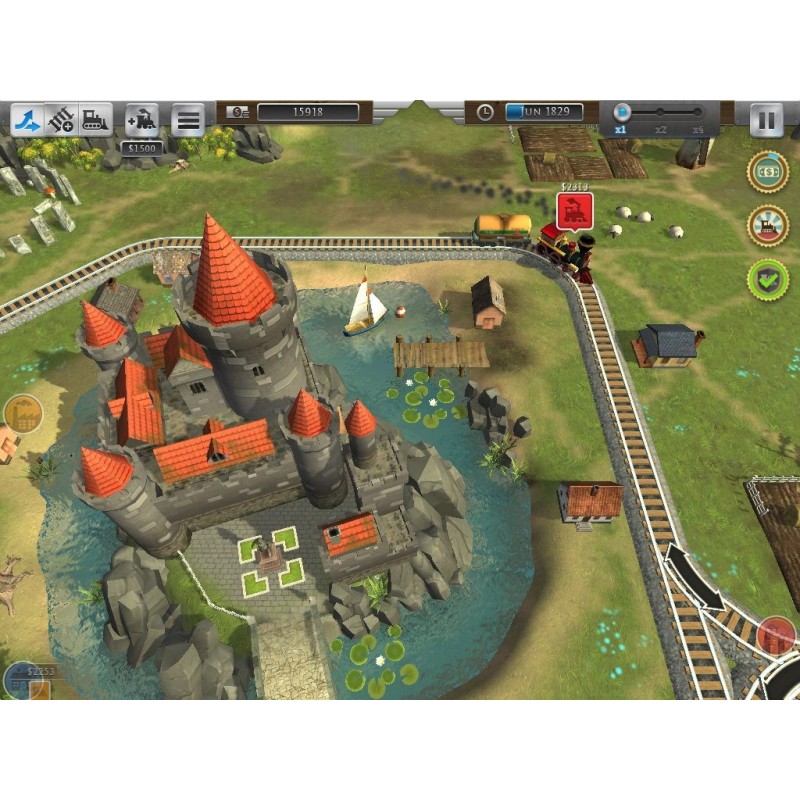The image size is (800, 800).
Task: Open the locomotive badge panel
Action: click(767, 225)
